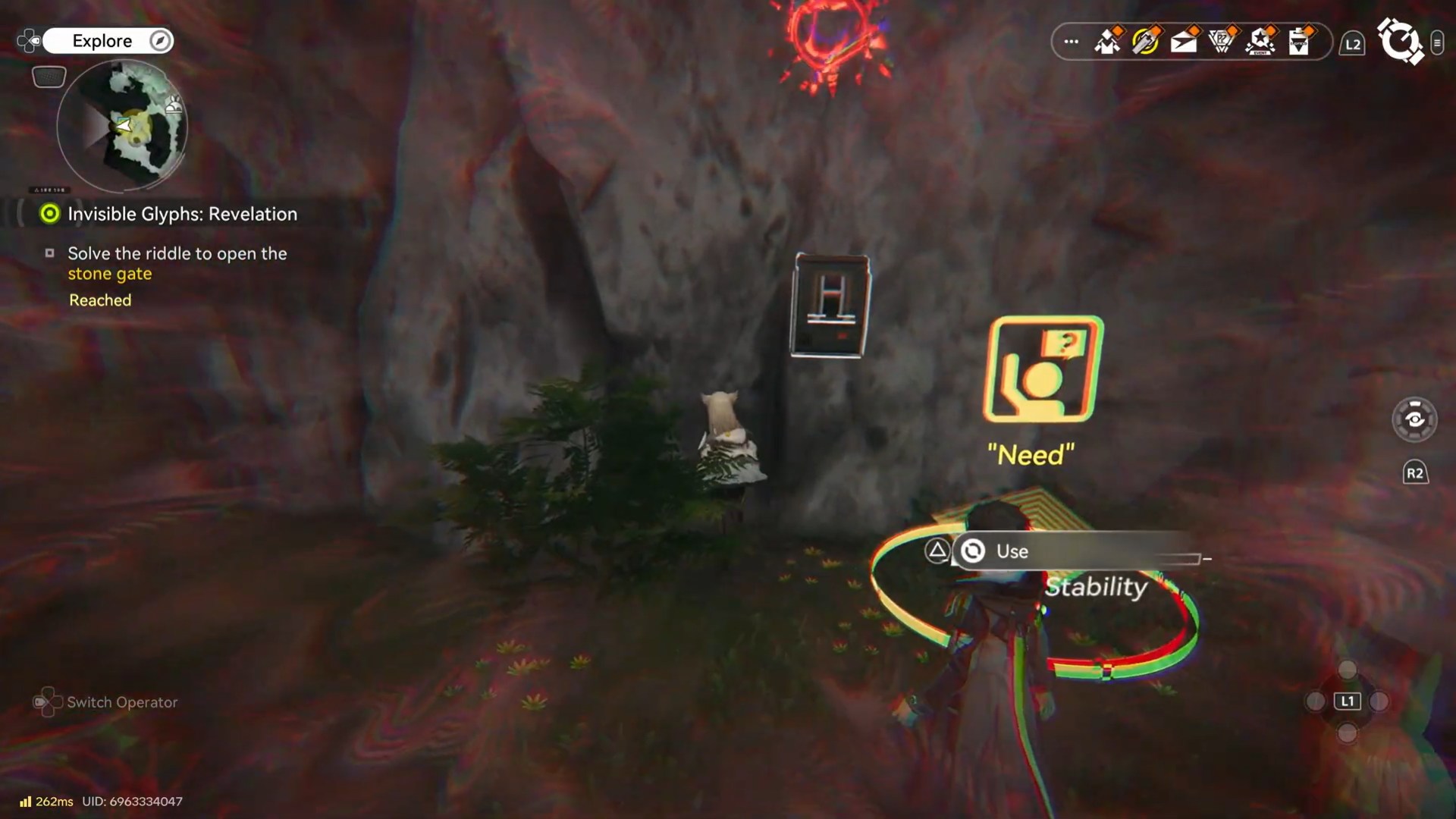
Task: Select the EVENT star icon
Action: coord(1260,43)
